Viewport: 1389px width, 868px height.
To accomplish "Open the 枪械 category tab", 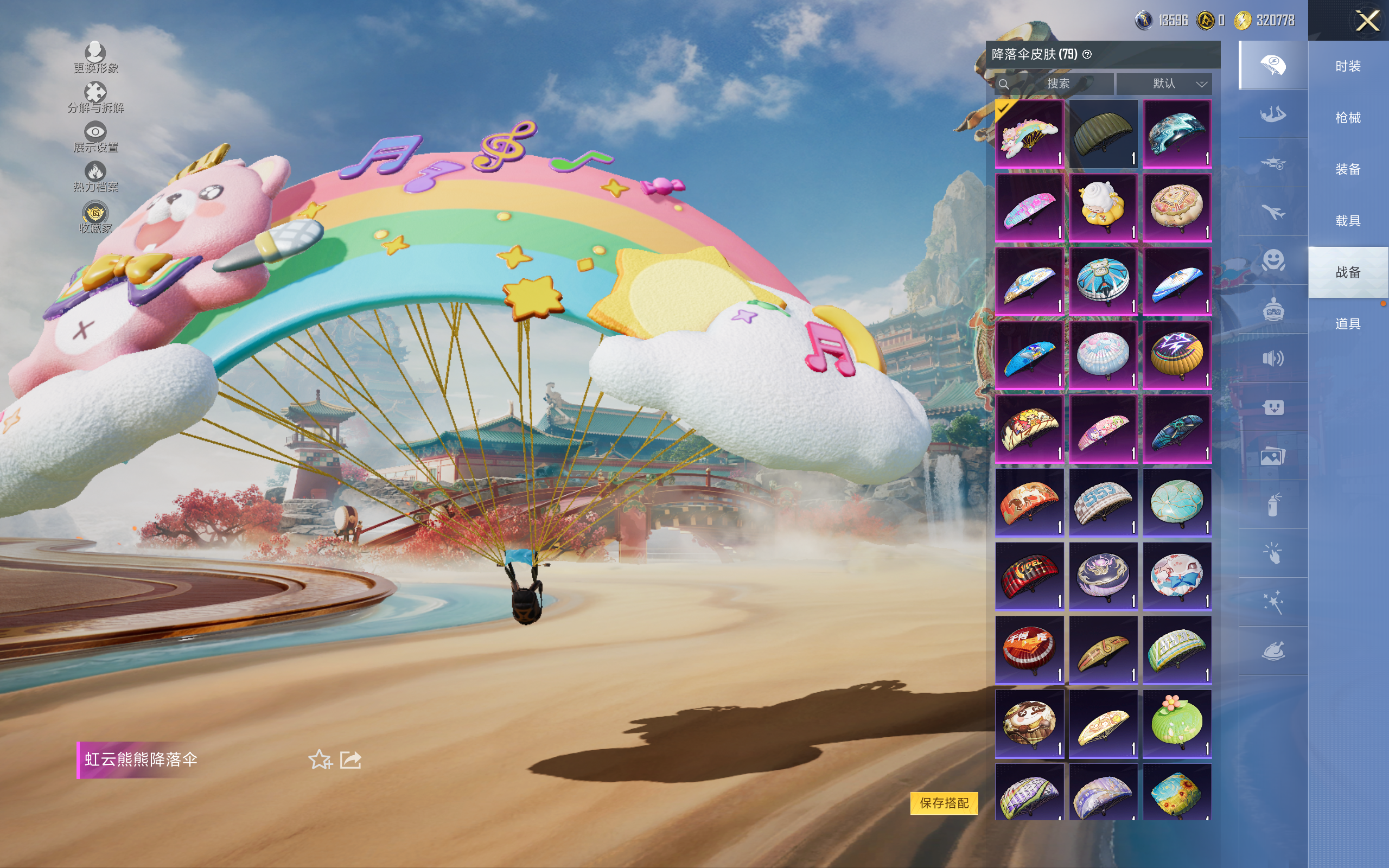I will (x=1348, y=118).
